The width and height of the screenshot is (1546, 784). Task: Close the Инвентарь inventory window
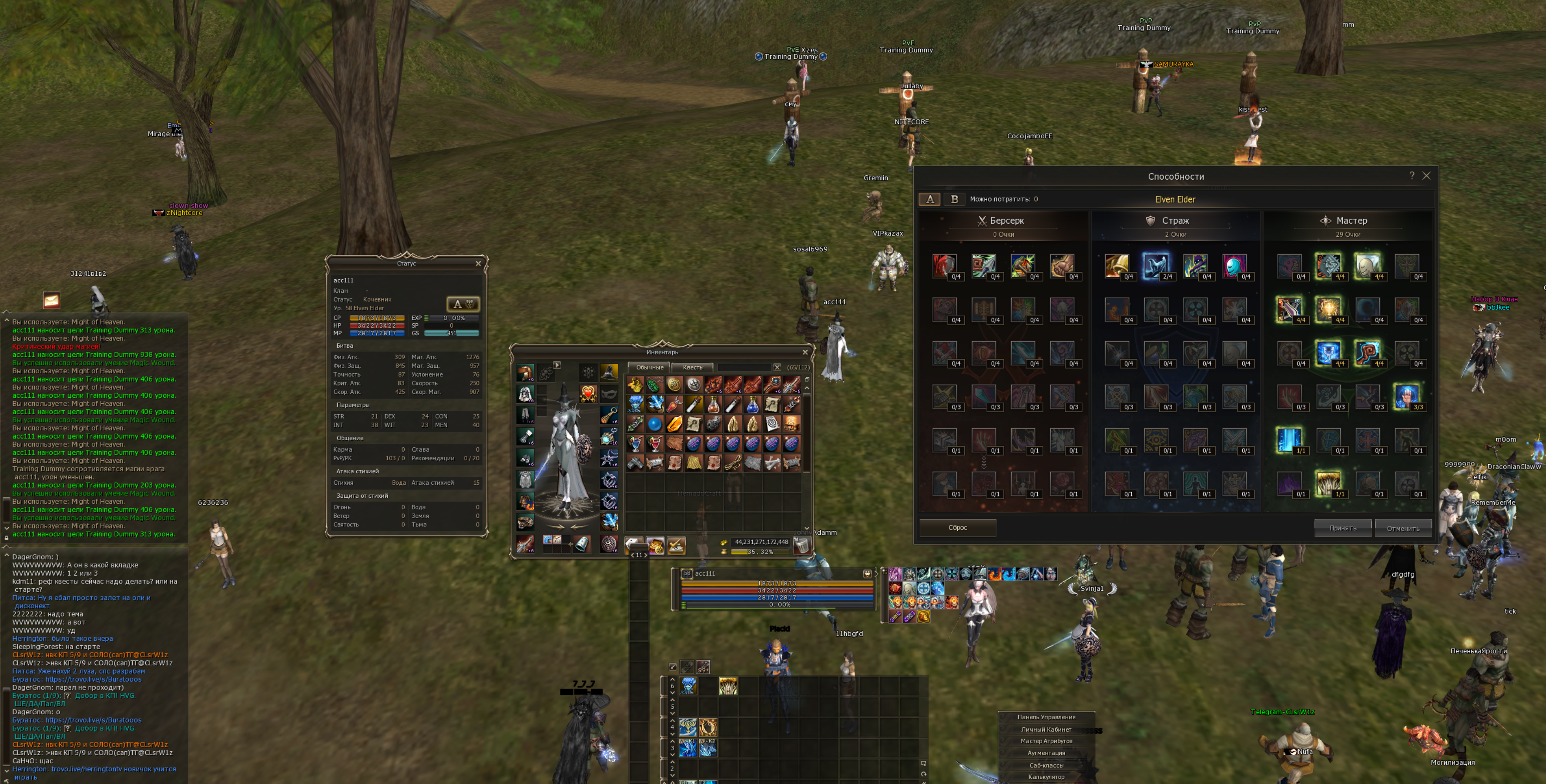805,352
